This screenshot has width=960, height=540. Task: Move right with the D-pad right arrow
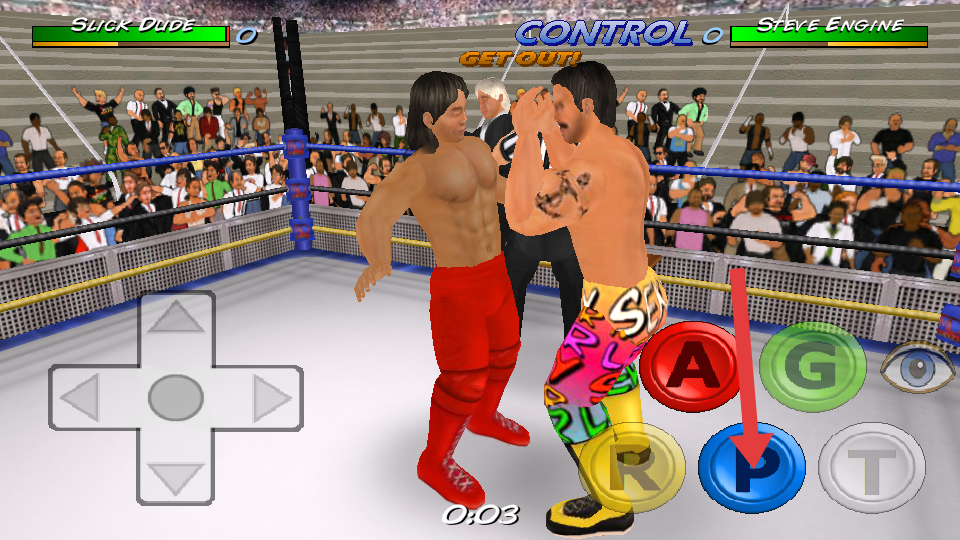[x=271, y=399]
